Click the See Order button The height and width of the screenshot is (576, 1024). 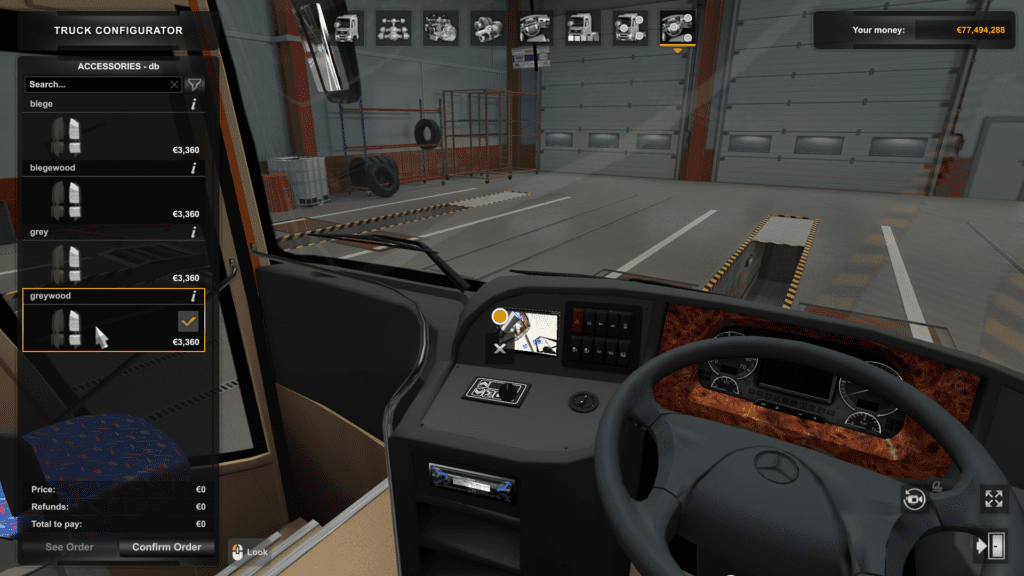[69, 547]
